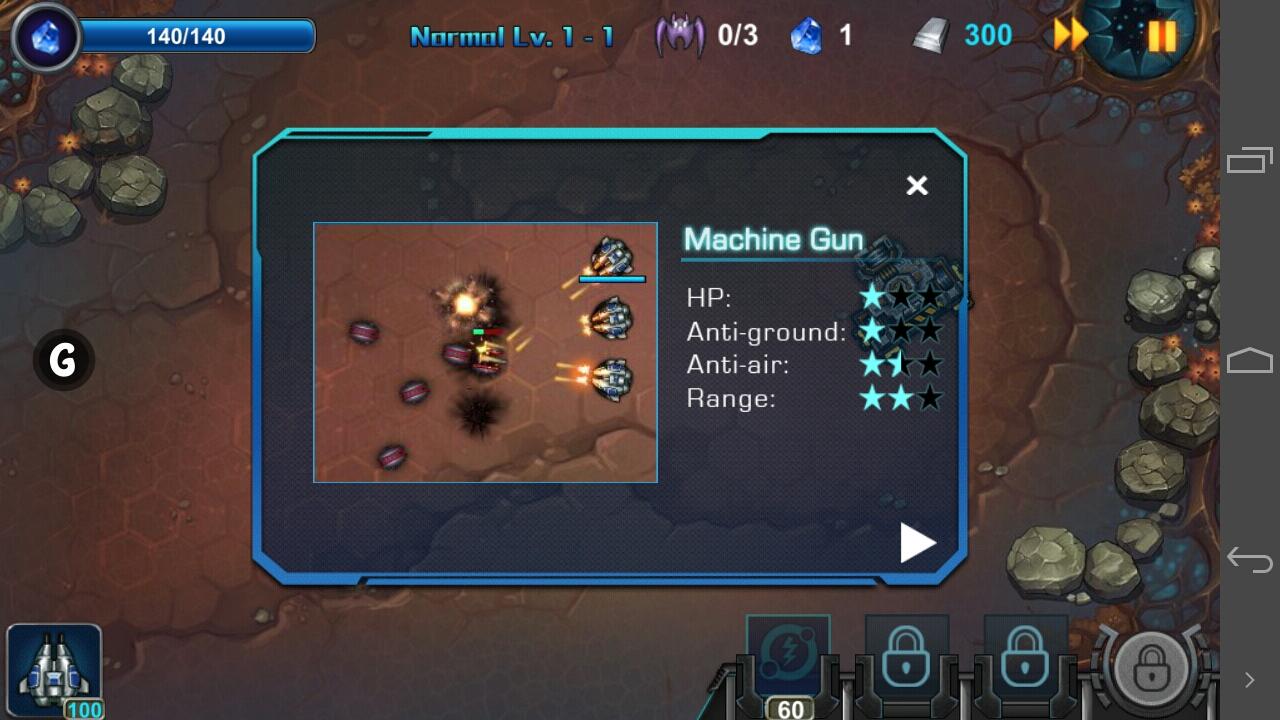This screenshot has height=720, width=1280.
Task: Click the Machine Gun title text
Action: coord(773,240)
